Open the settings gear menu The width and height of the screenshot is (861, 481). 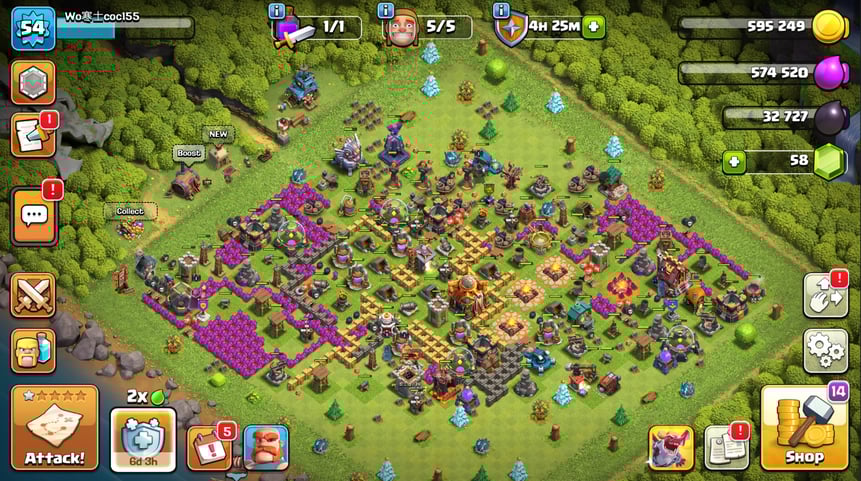pyautogui.click(x=825, y=350)
